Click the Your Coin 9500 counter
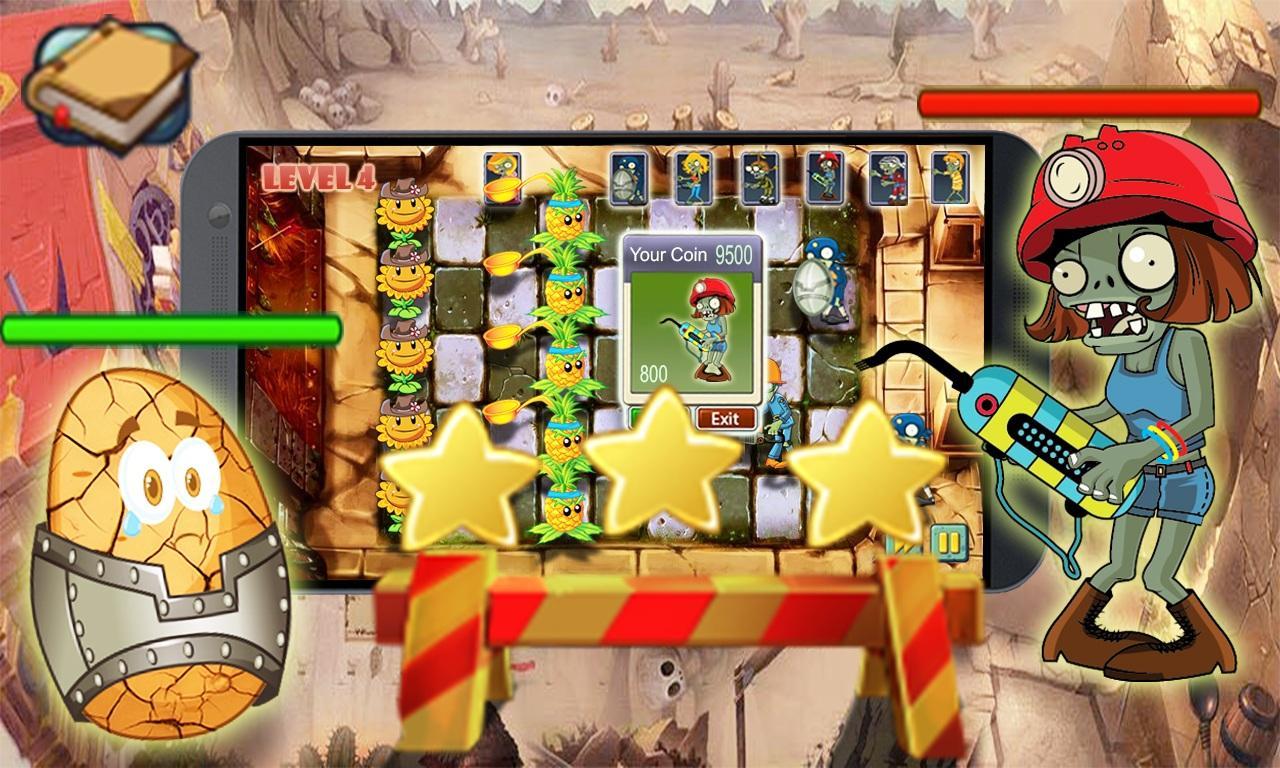The image size is (1280, 768). tap(692, 255)
